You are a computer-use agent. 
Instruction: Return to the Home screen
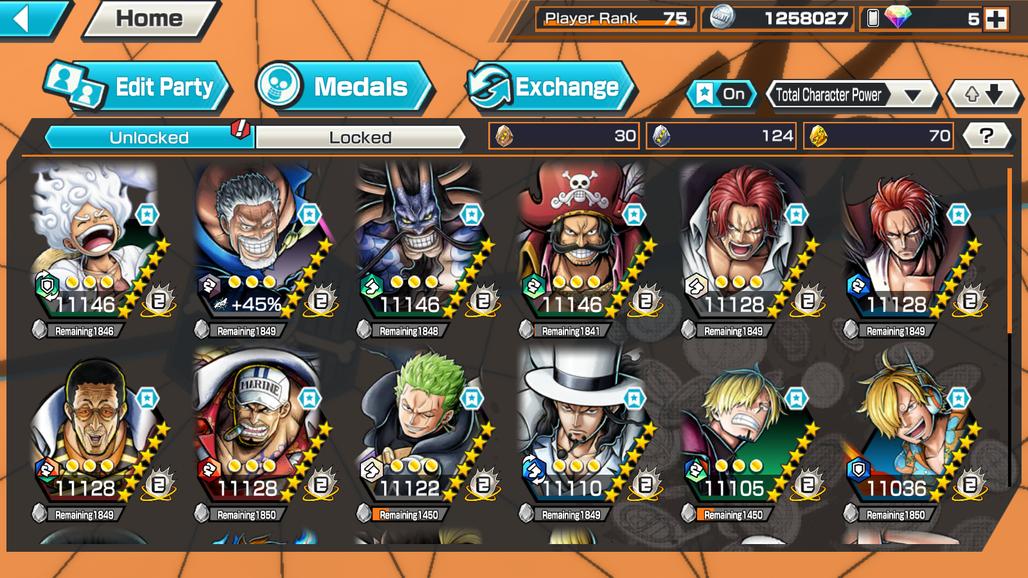pos(150,18)
